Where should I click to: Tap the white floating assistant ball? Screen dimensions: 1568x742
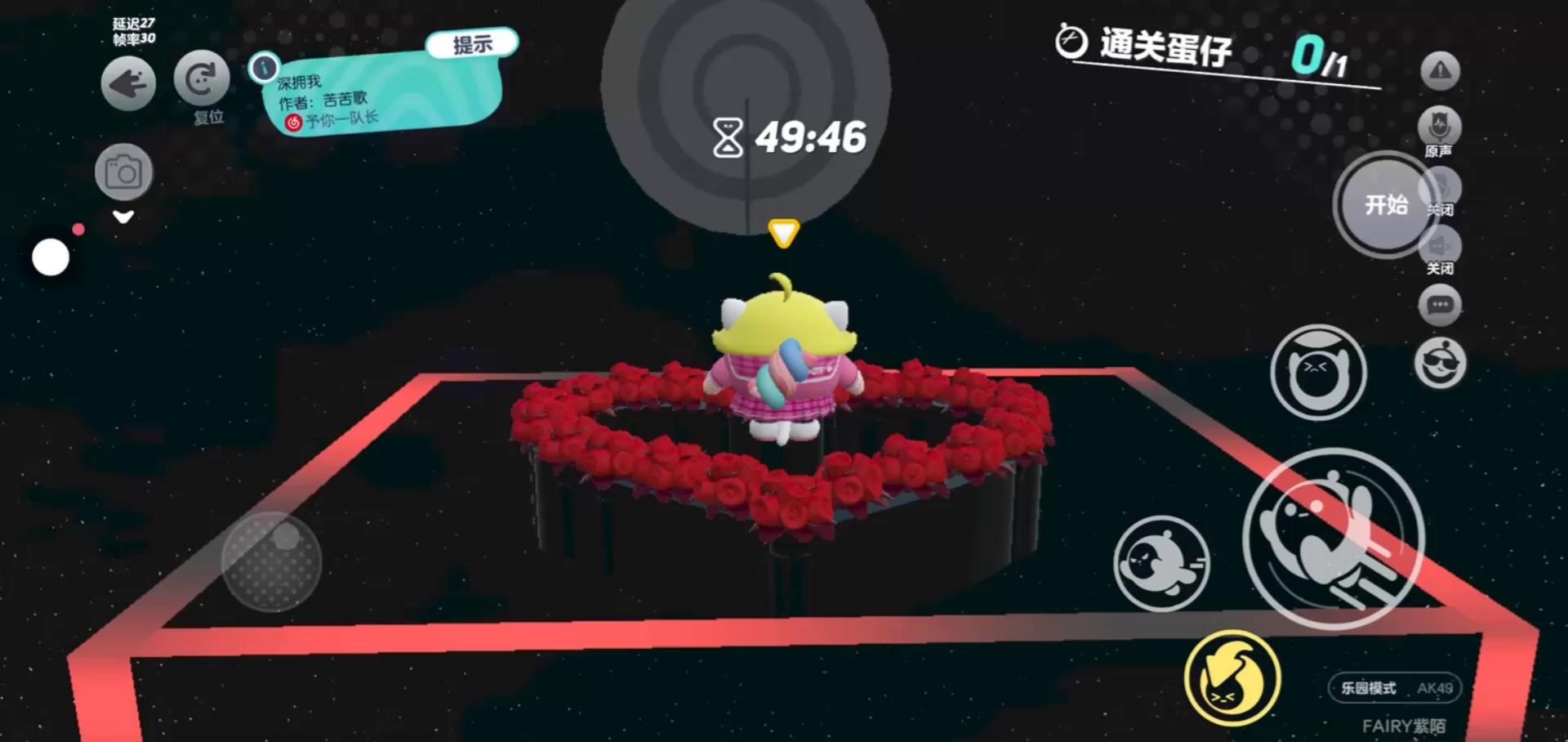(x=51, y=257)
